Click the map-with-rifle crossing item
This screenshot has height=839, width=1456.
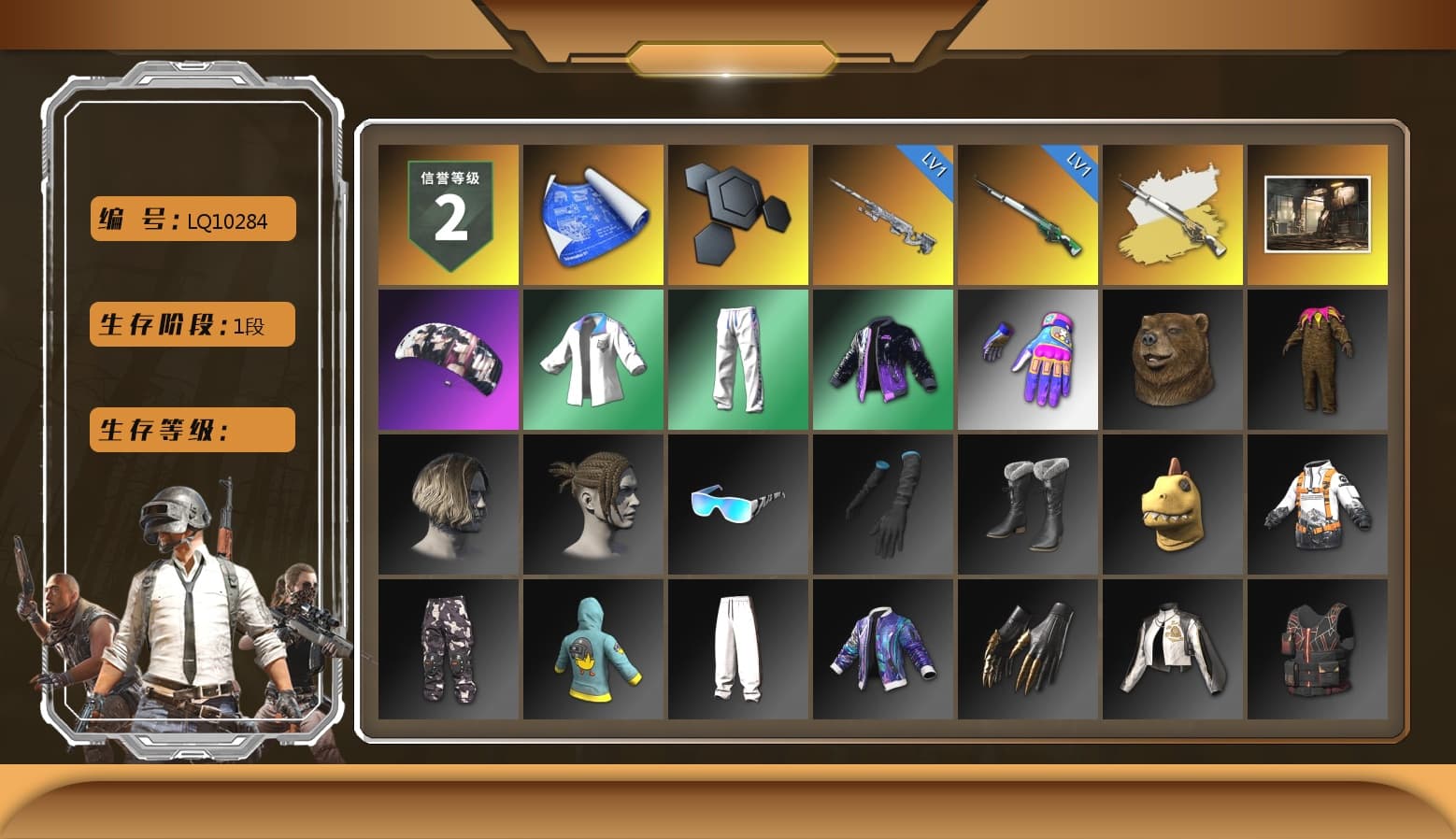coord(1173,213)
